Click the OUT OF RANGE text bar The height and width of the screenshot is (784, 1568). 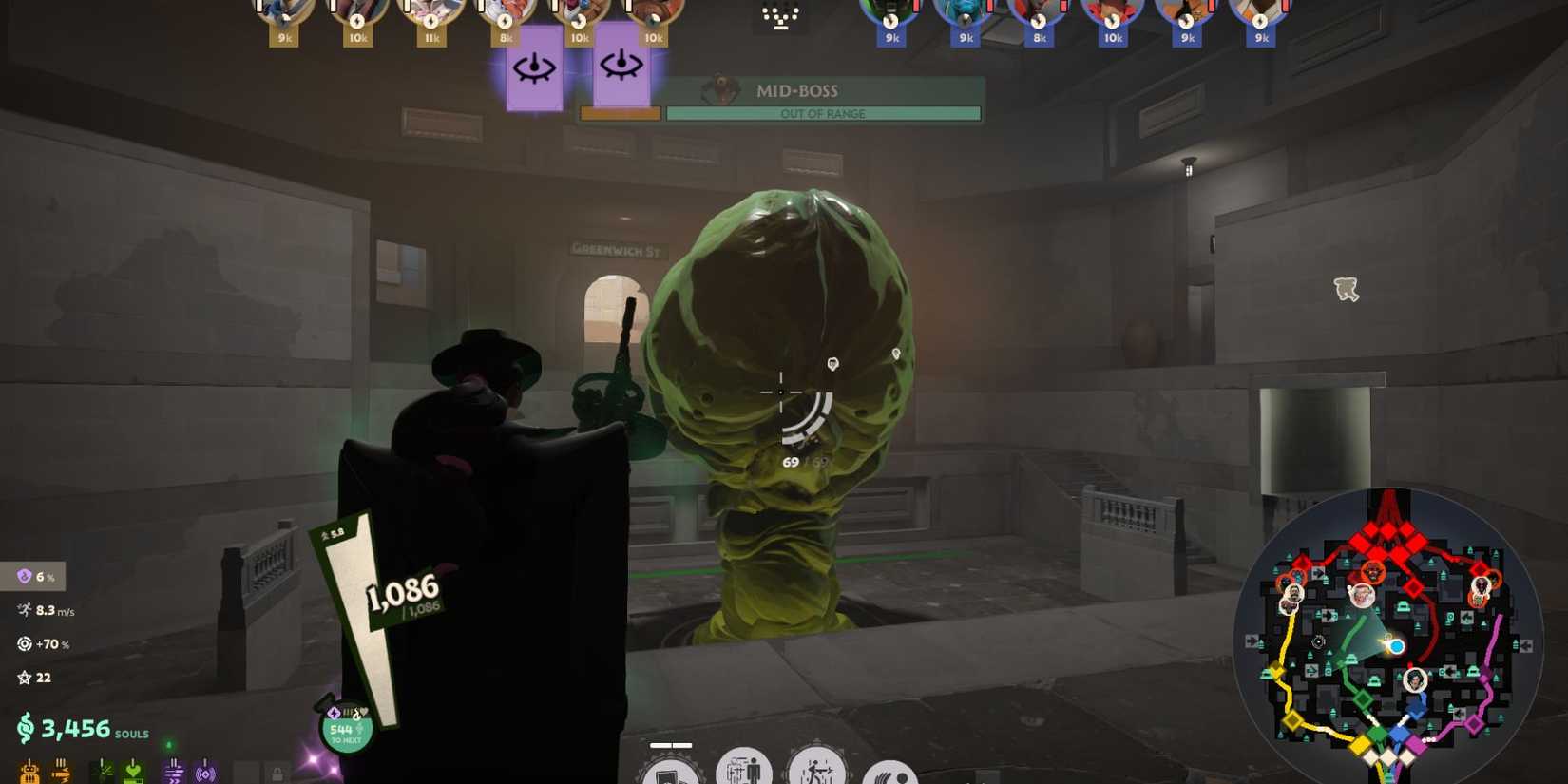point(823,113)
